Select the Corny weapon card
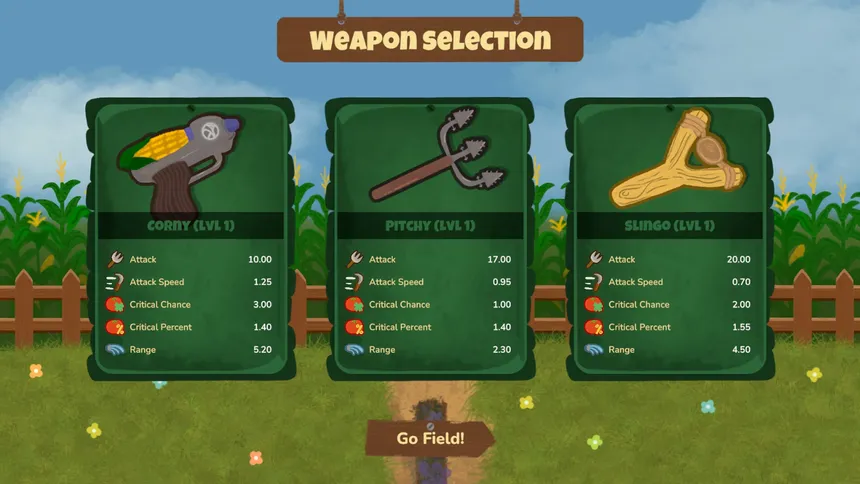Image resolution: width=860 pixels, height=484 pixels. (x=190, y=238)
